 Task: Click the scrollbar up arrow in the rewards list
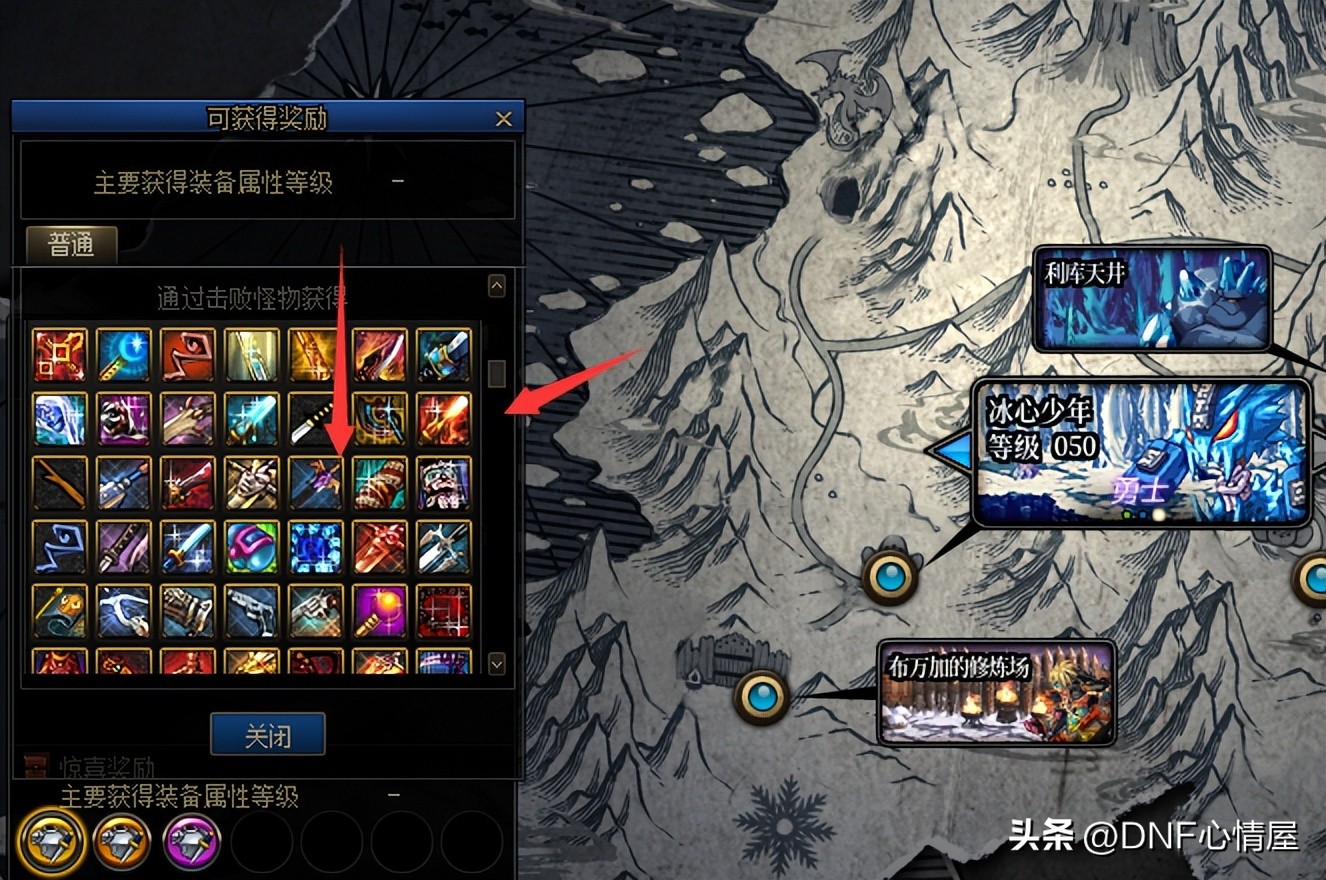[x=496, y=286]
